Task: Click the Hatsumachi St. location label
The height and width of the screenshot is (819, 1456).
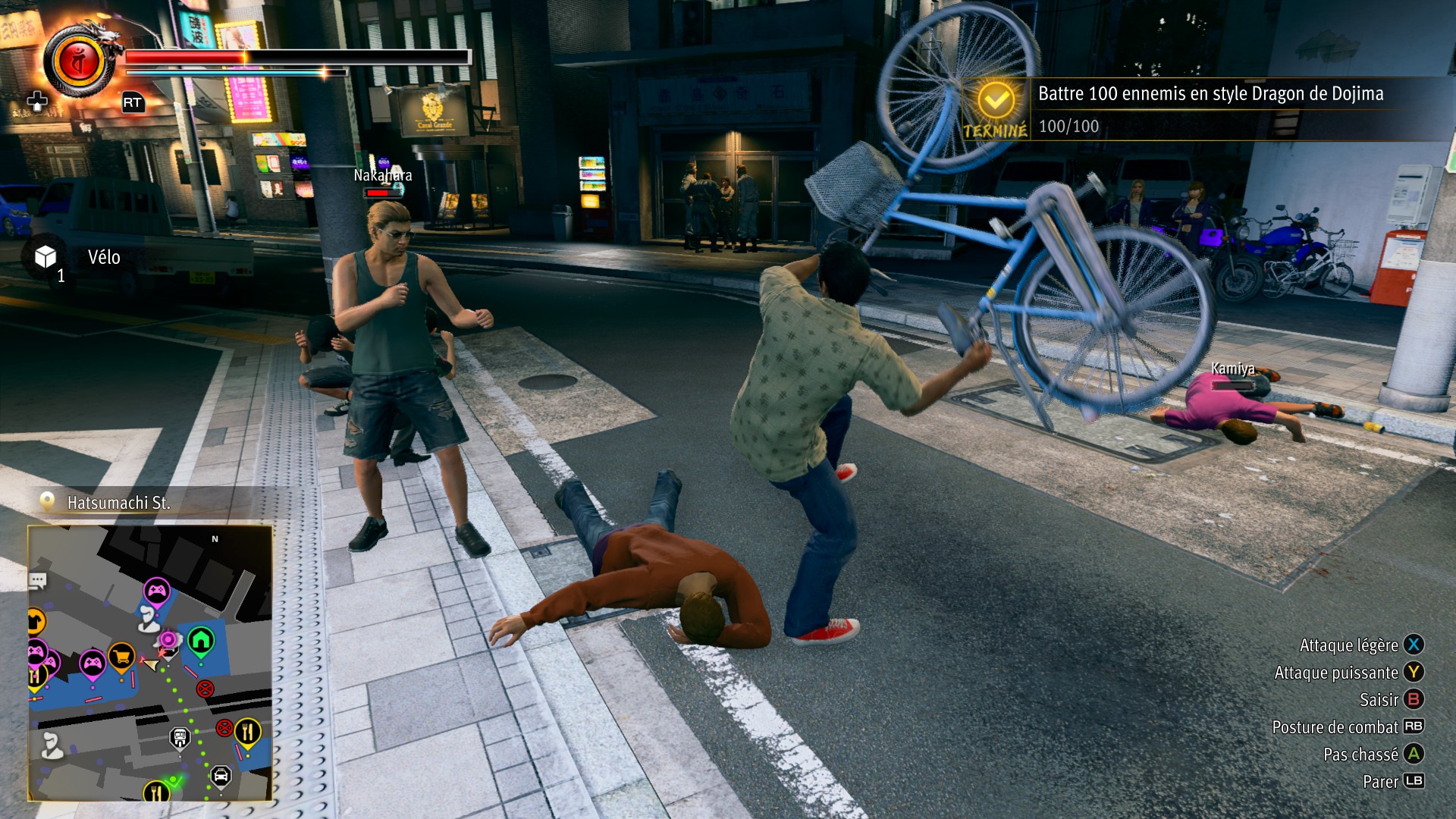Action: 118,503
